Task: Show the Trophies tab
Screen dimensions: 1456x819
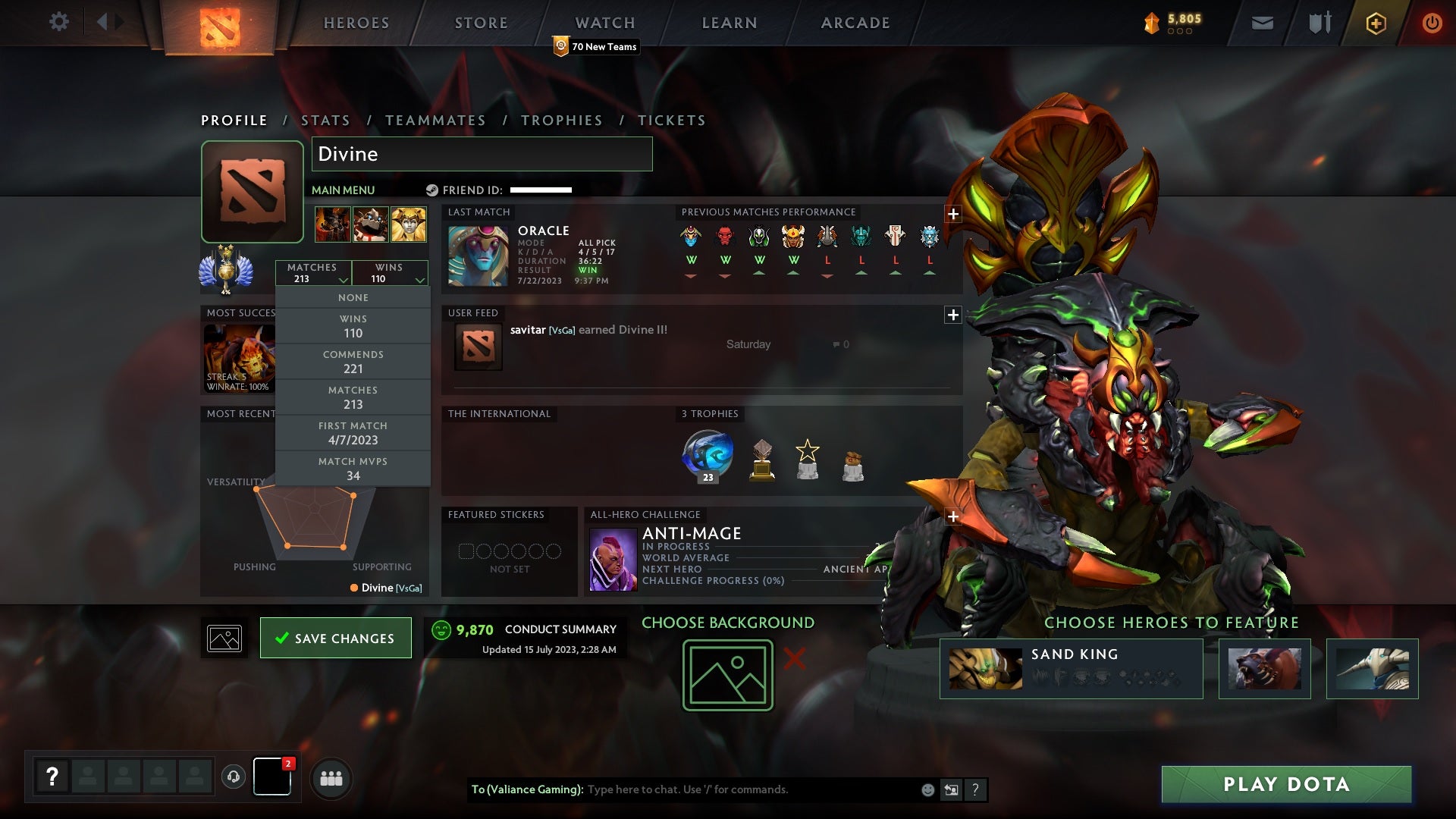Action: click(562, 121)
